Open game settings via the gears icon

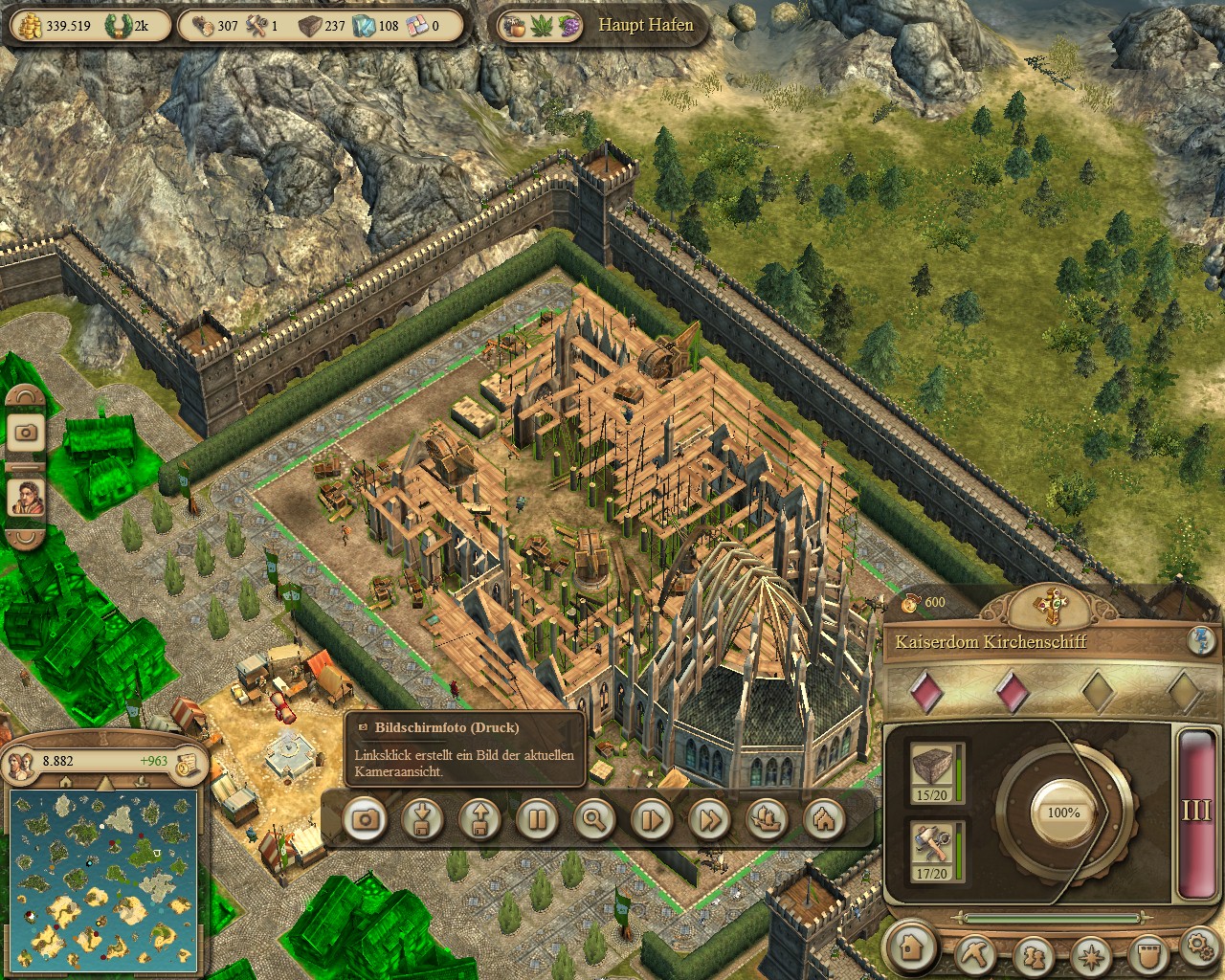pos(1200,947)
